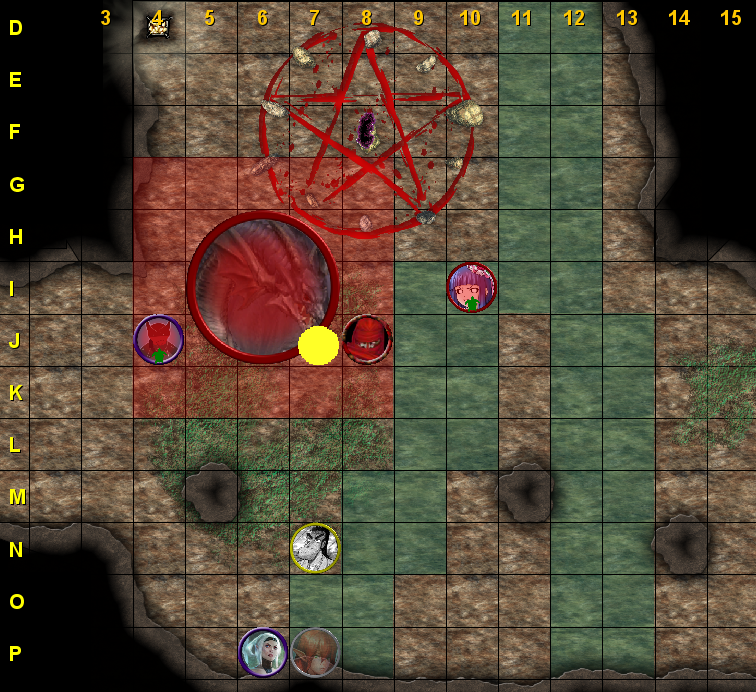Select the purple-haired girl token

coord(471,288)
